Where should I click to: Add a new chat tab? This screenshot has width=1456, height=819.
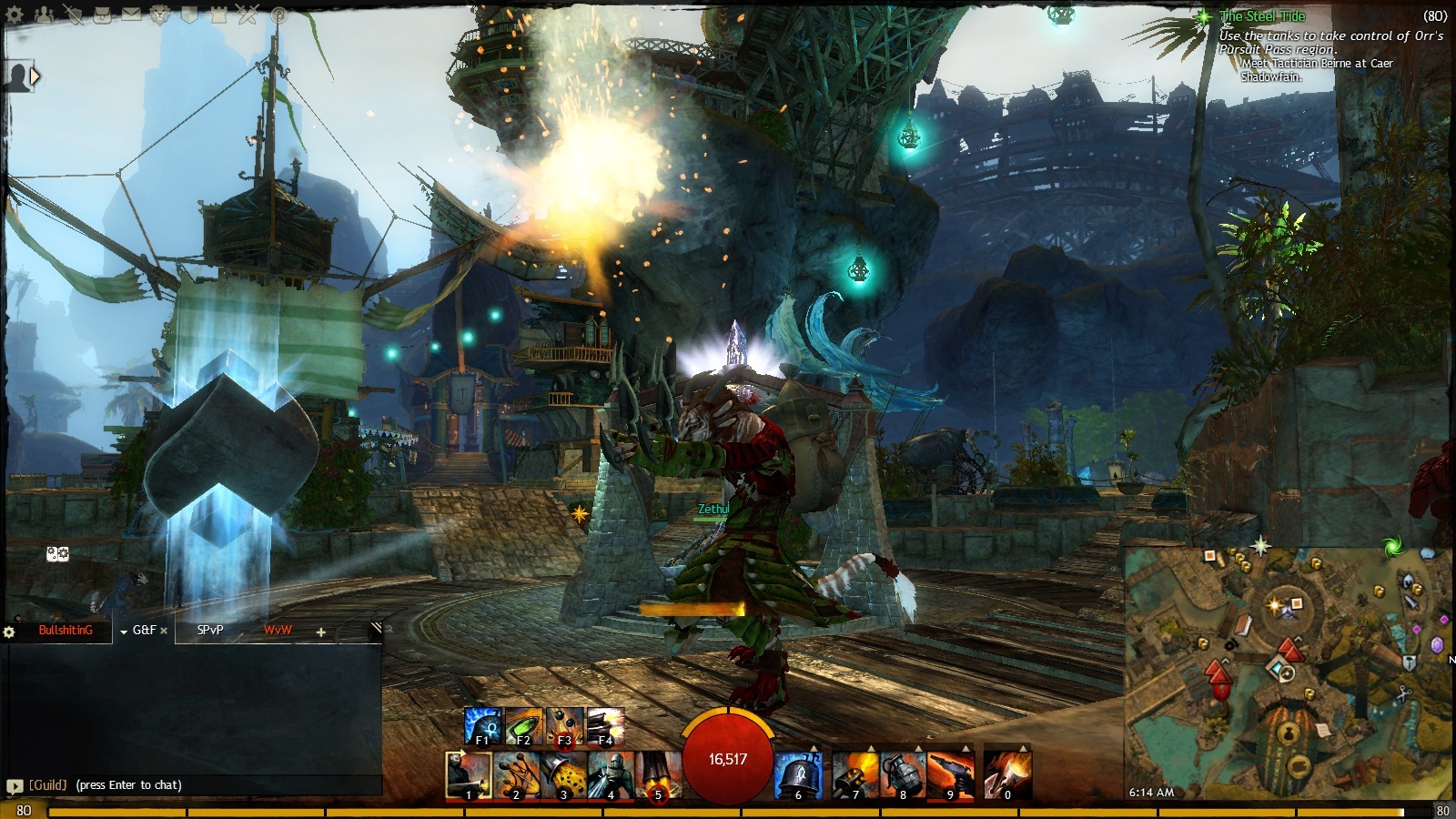[x=320, y=632]
